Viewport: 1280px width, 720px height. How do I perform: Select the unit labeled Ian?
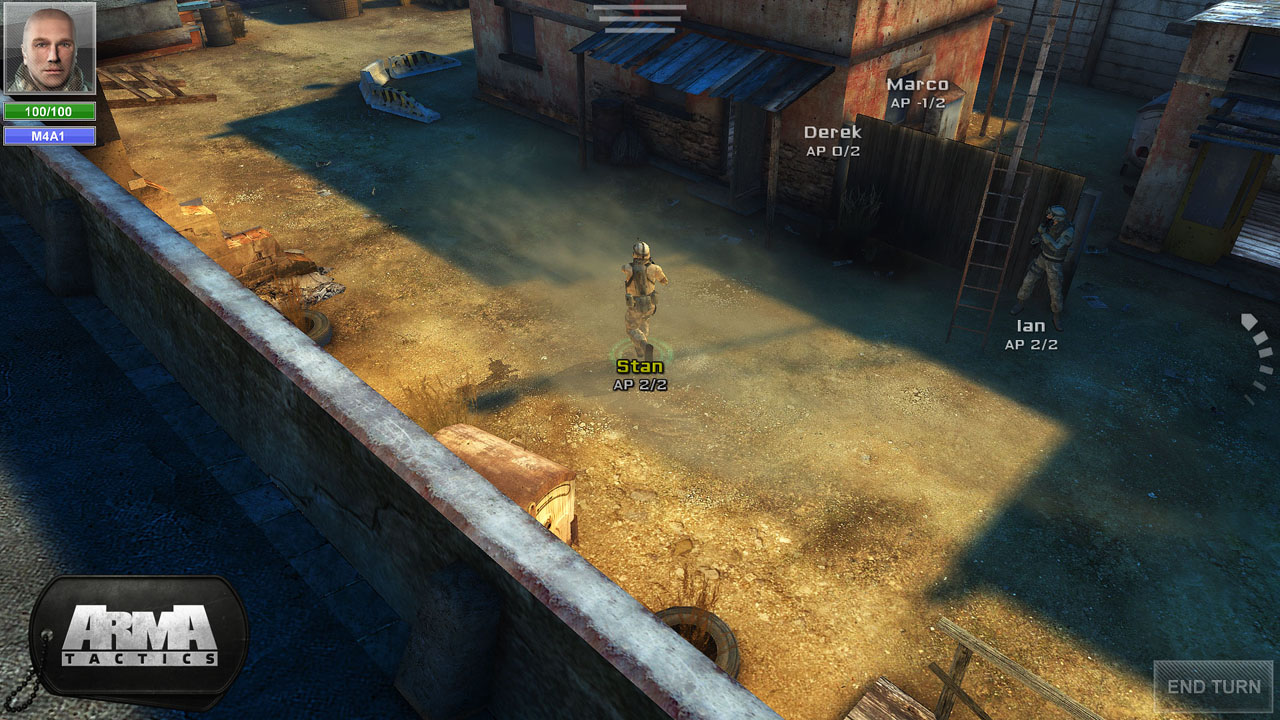pos(1031,326)
